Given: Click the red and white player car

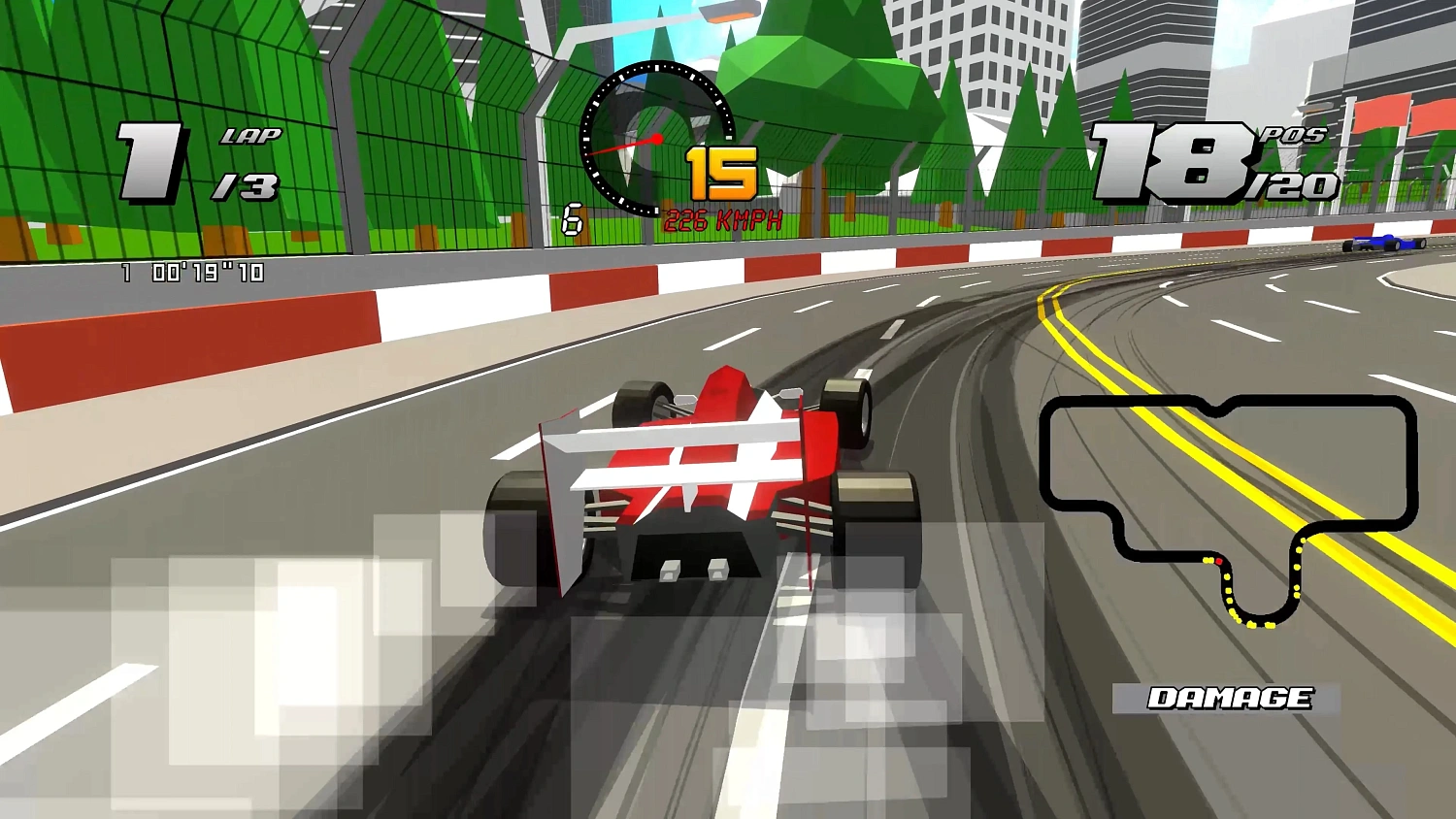Looking at the screenshot, I should click(709, 475).
